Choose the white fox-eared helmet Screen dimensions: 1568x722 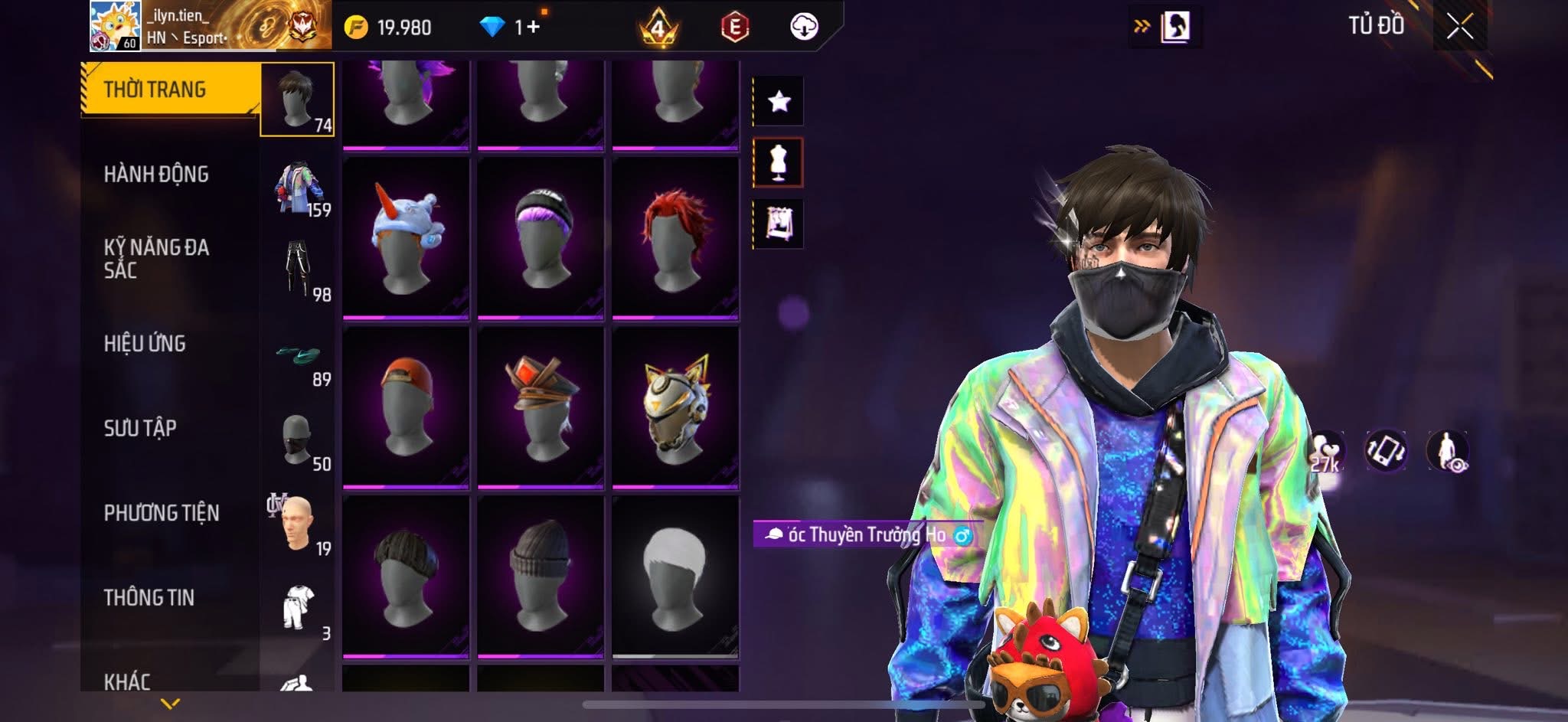675,407
